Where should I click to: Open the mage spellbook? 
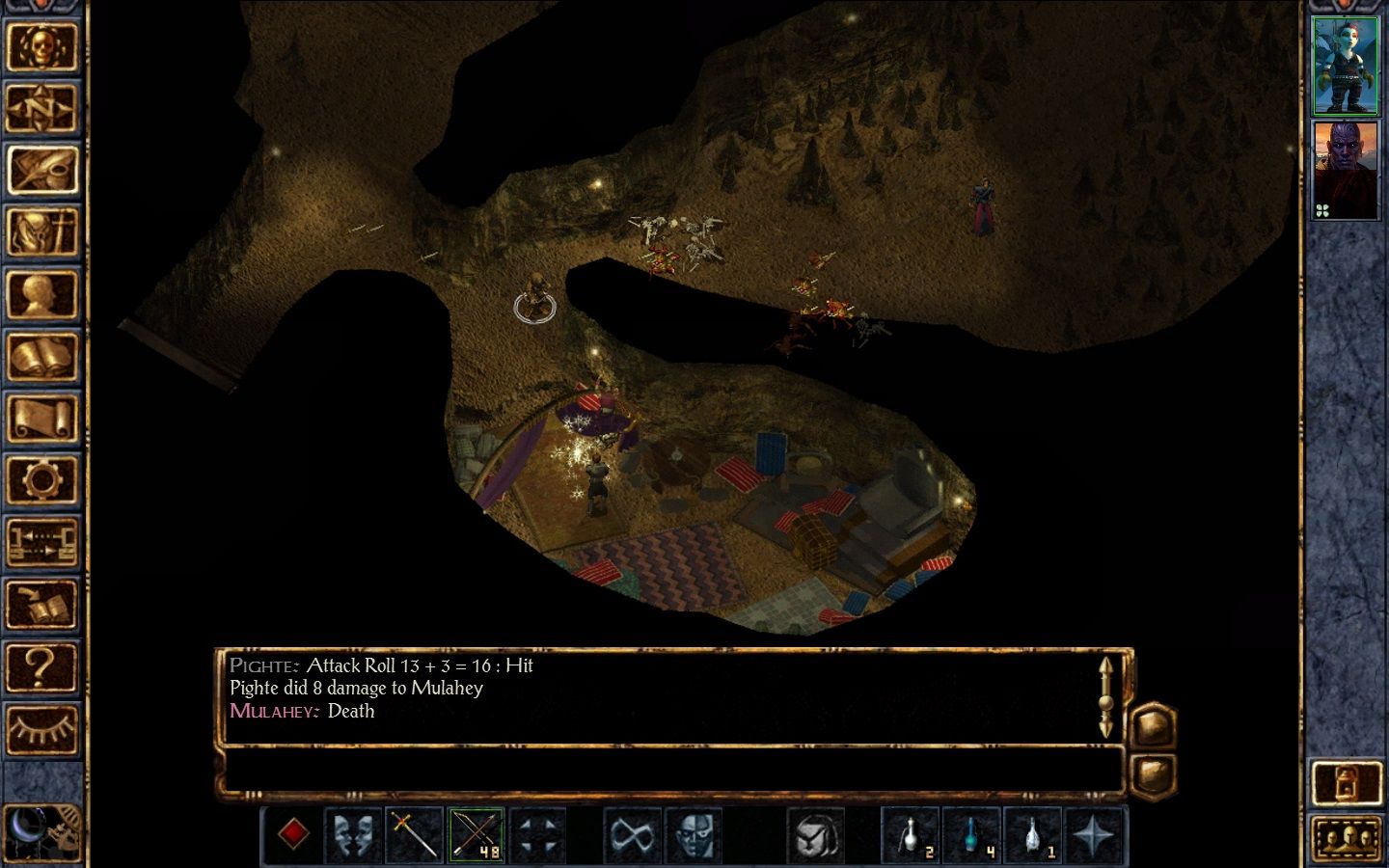pyautogui.click(x=41, y=357)
